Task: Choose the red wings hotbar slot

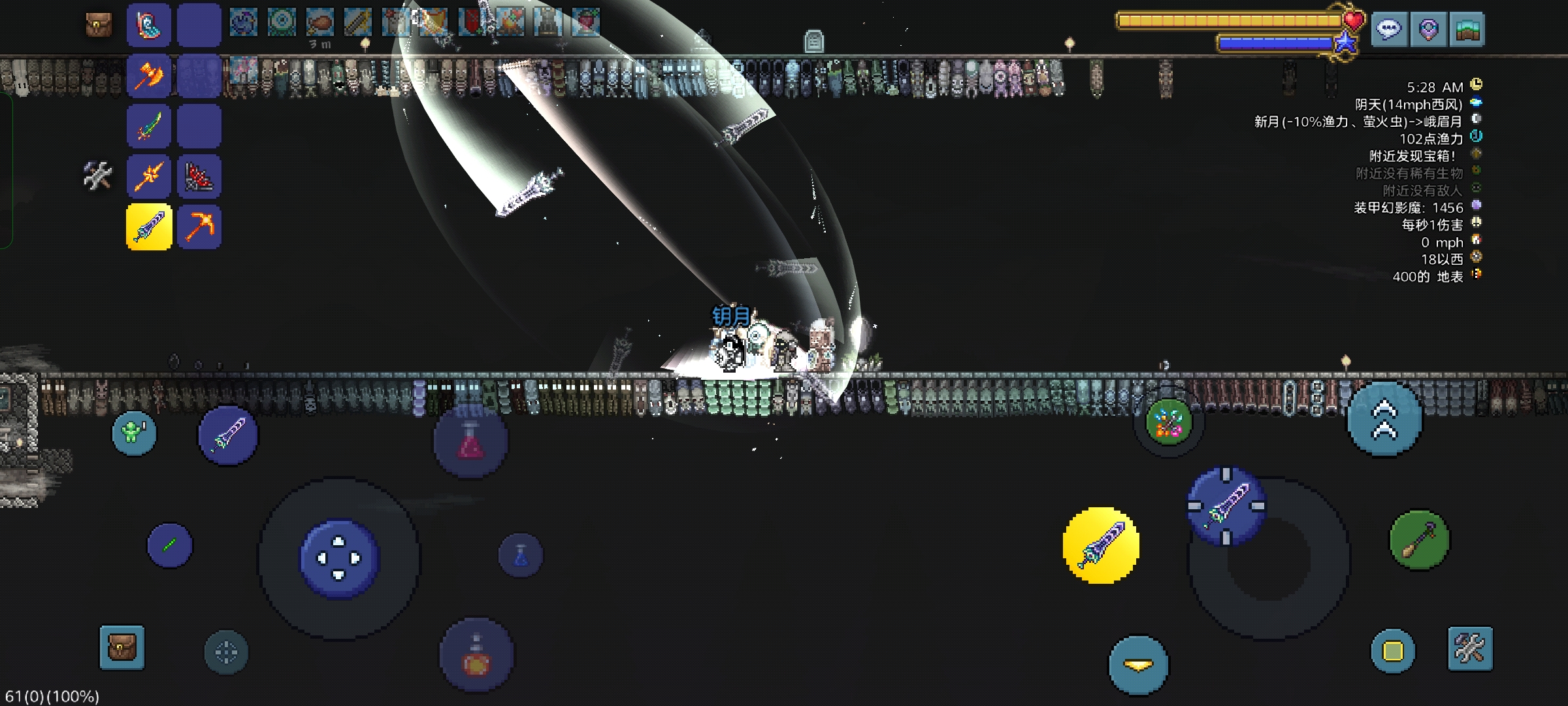Action: point(199,176)
